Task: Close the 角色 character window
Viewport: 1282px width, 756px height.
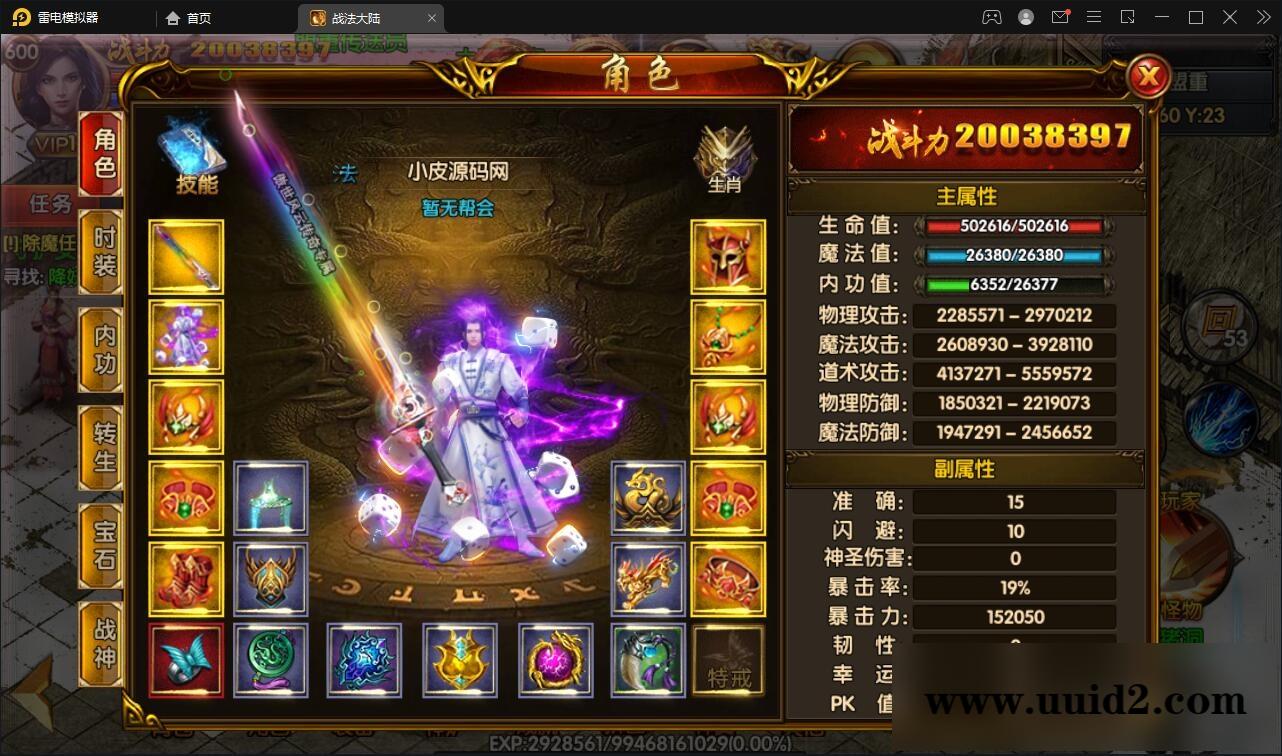Action: (1149, 78)
